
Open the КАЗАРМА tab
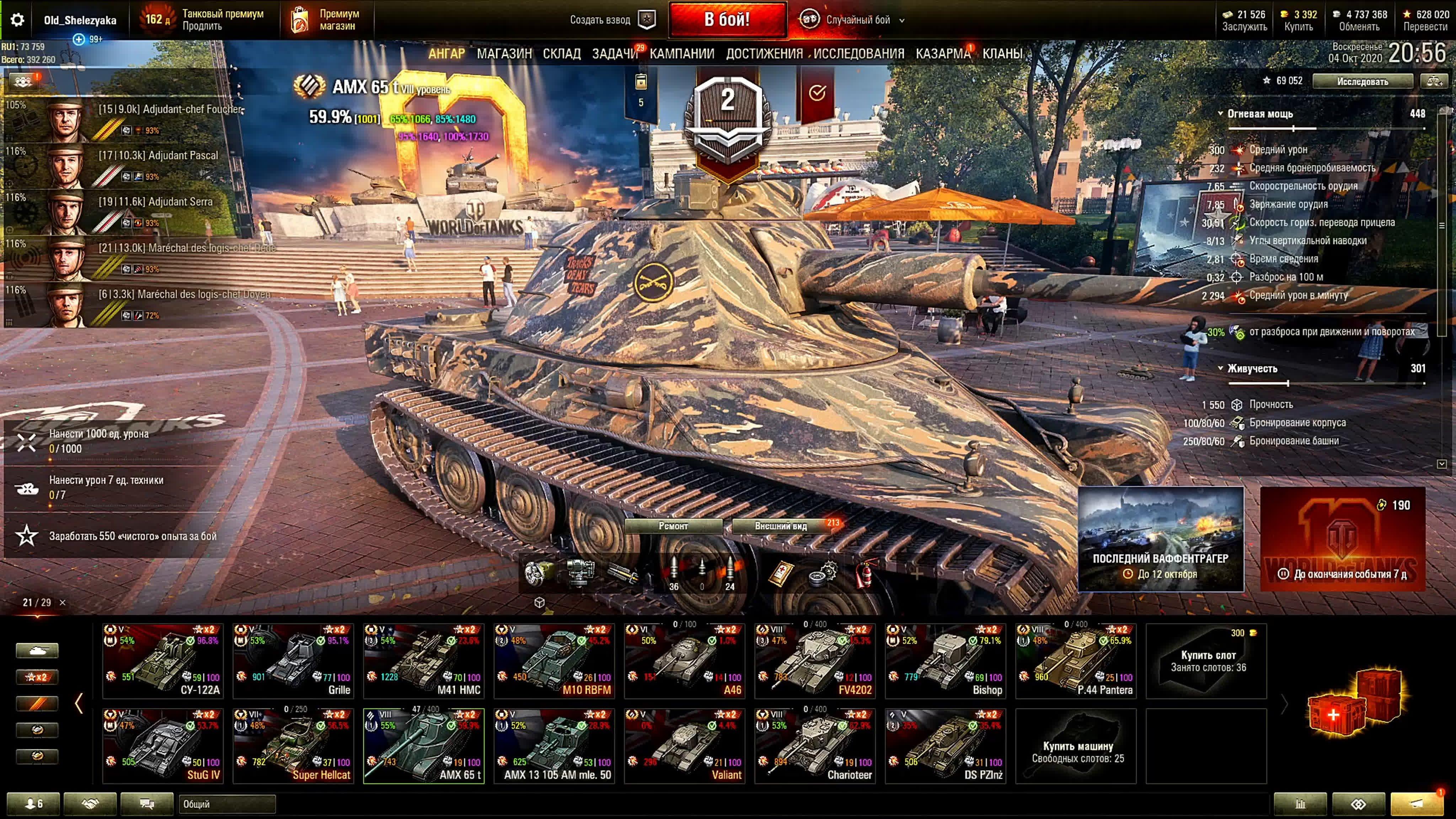pos(943,54)
